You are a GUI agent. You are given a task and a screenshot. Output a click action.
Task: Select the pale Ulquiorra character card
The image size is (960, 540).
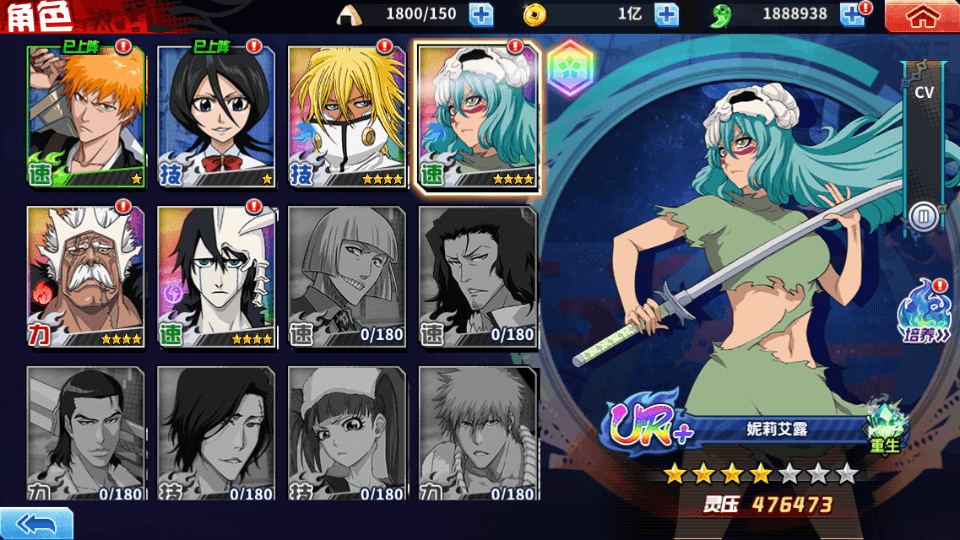point(217,277)
